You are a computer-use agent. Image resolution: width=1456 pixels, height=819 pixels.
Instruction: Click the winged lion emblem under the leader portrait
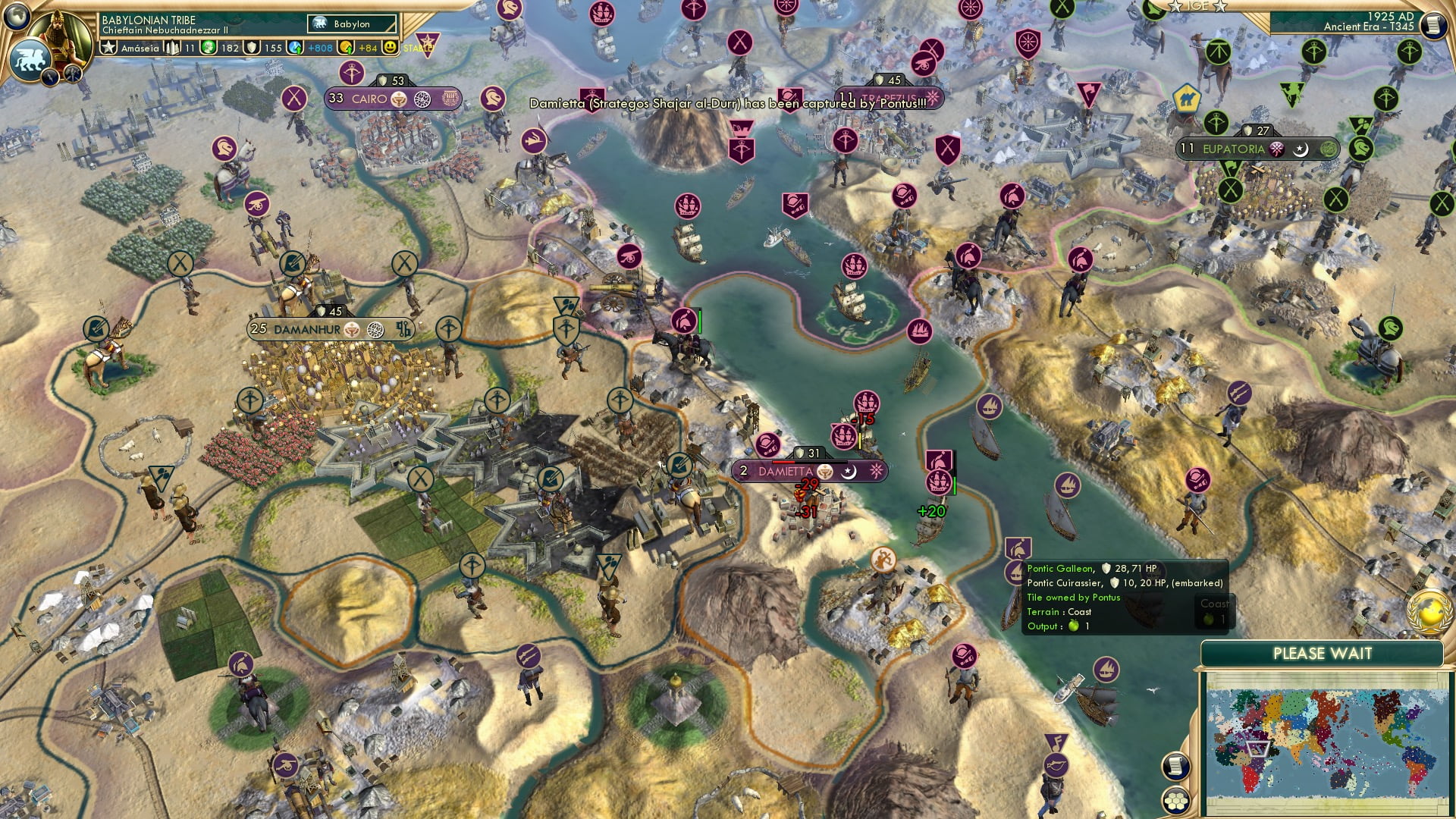point(30,58)
